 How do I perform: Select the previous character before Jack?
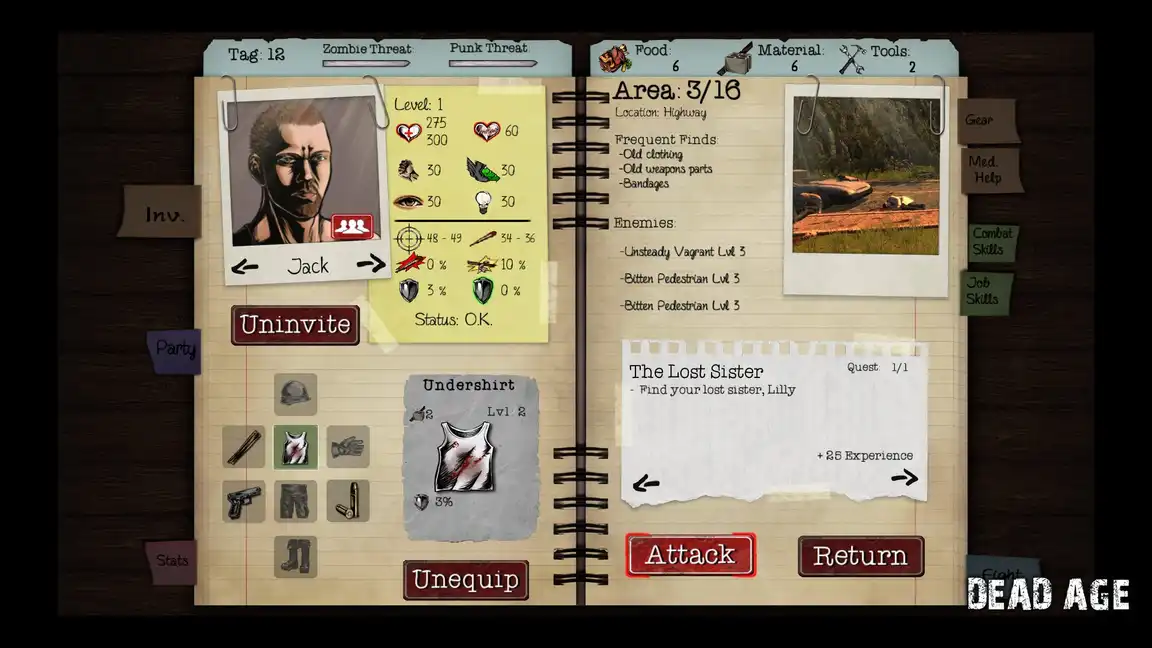click(x=244, y=267)
